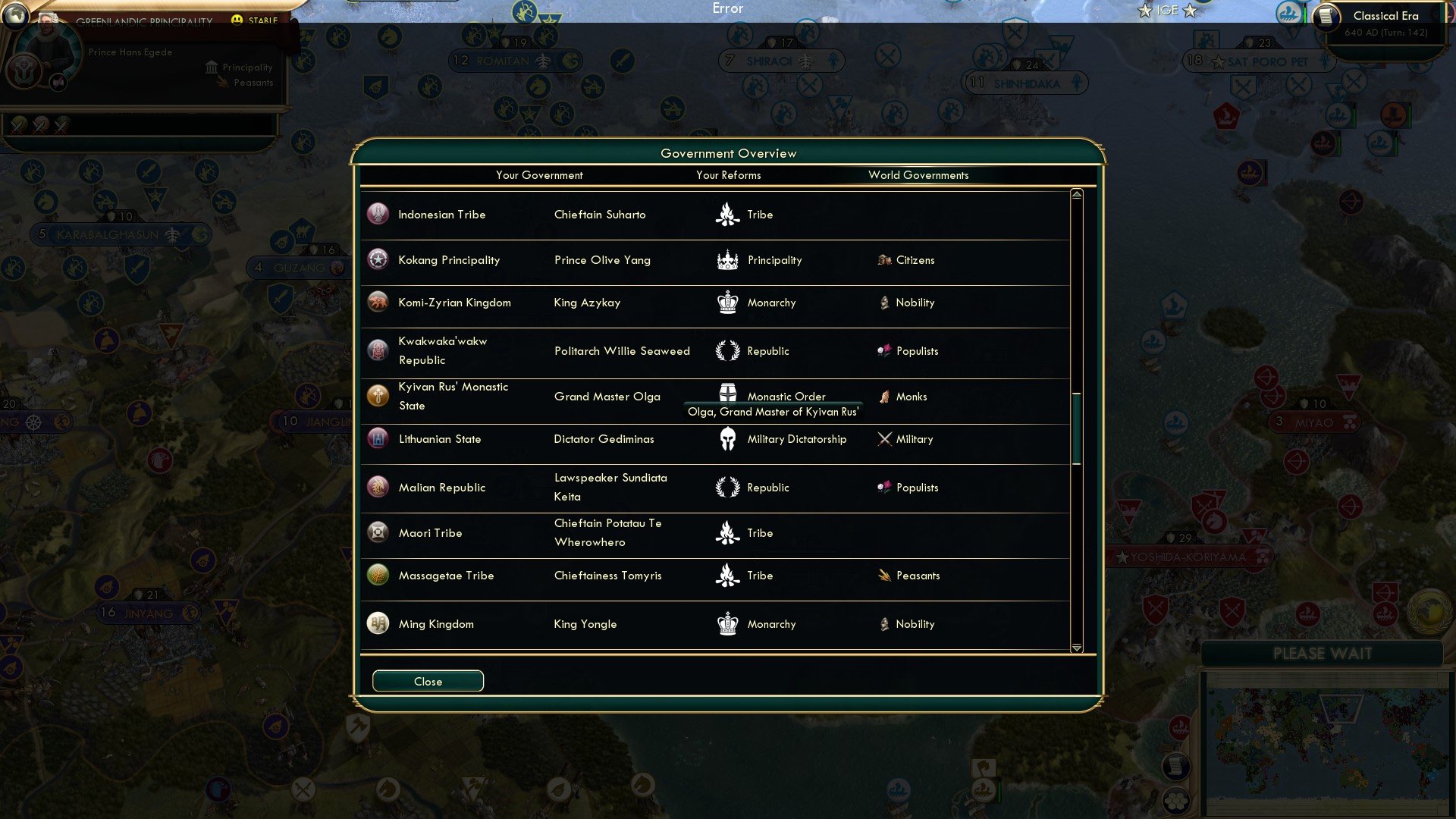Click the Republic laurel icon for Kwakwaka'wakw Republic

[x=727, y=351]
